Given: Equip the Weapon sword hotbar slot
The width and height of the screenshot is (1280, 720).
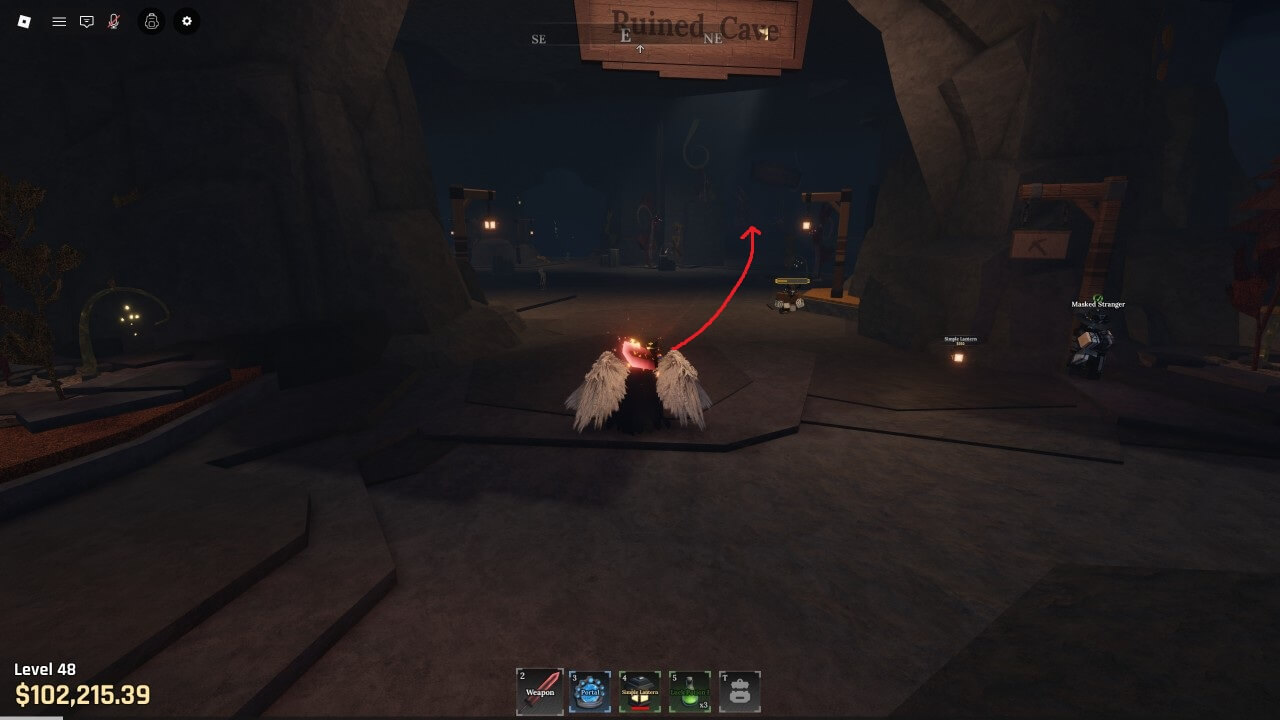Looking at the screenshot, I should 540,692.
